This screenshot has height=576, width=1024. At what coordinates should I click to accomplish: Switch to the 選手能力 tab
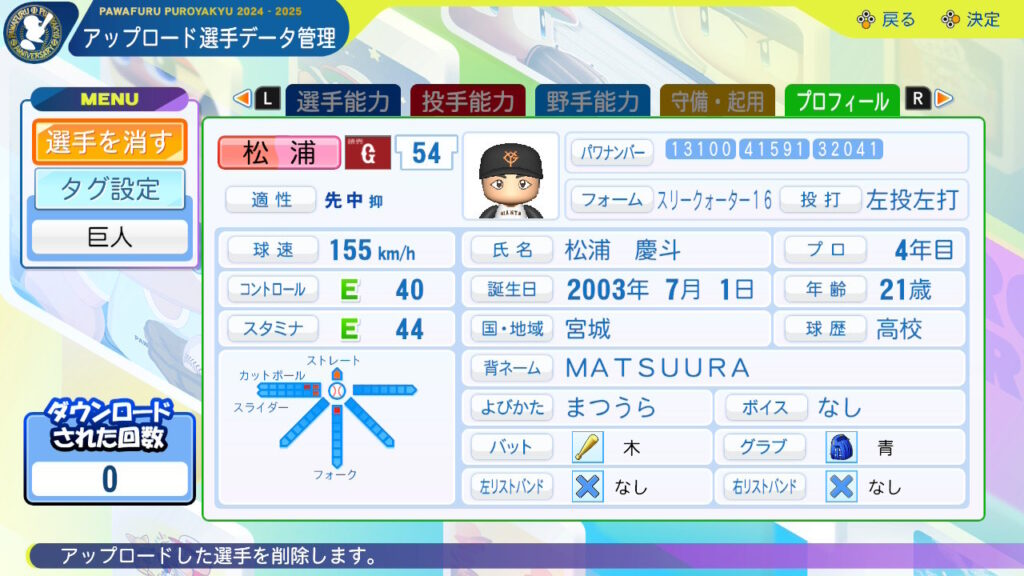(343, 101)
